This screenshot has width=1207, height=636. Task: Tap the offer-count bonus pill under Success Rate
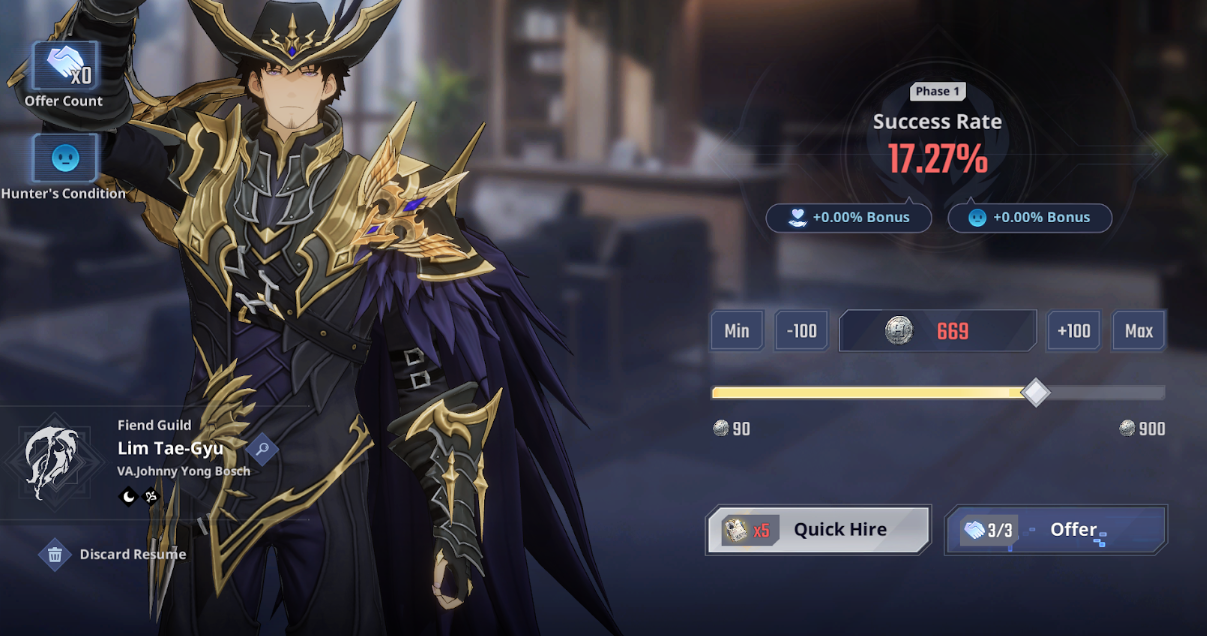(x=848, y=217)
